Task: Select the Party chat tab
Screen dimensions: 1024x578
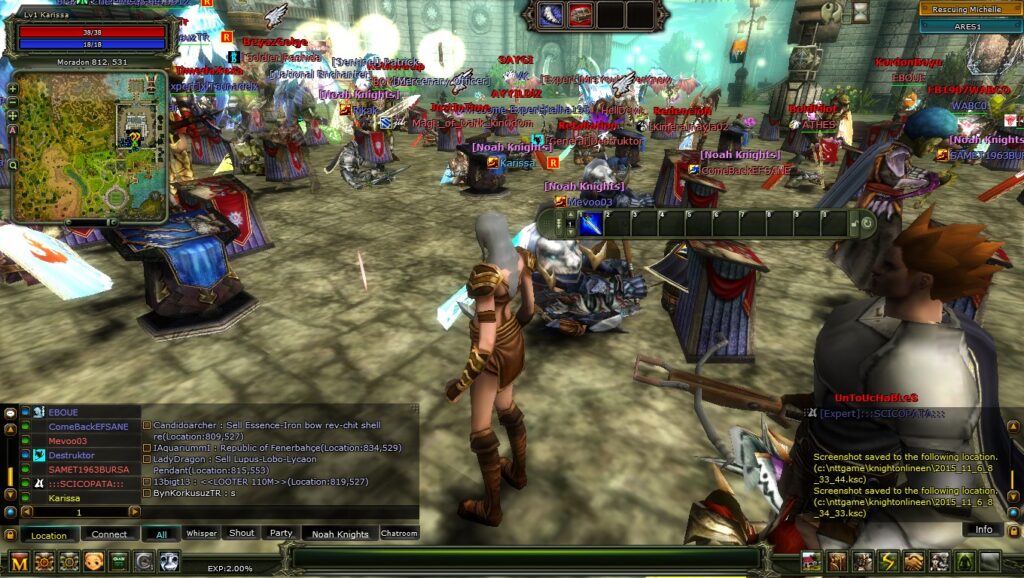Action: click(281, 534)
